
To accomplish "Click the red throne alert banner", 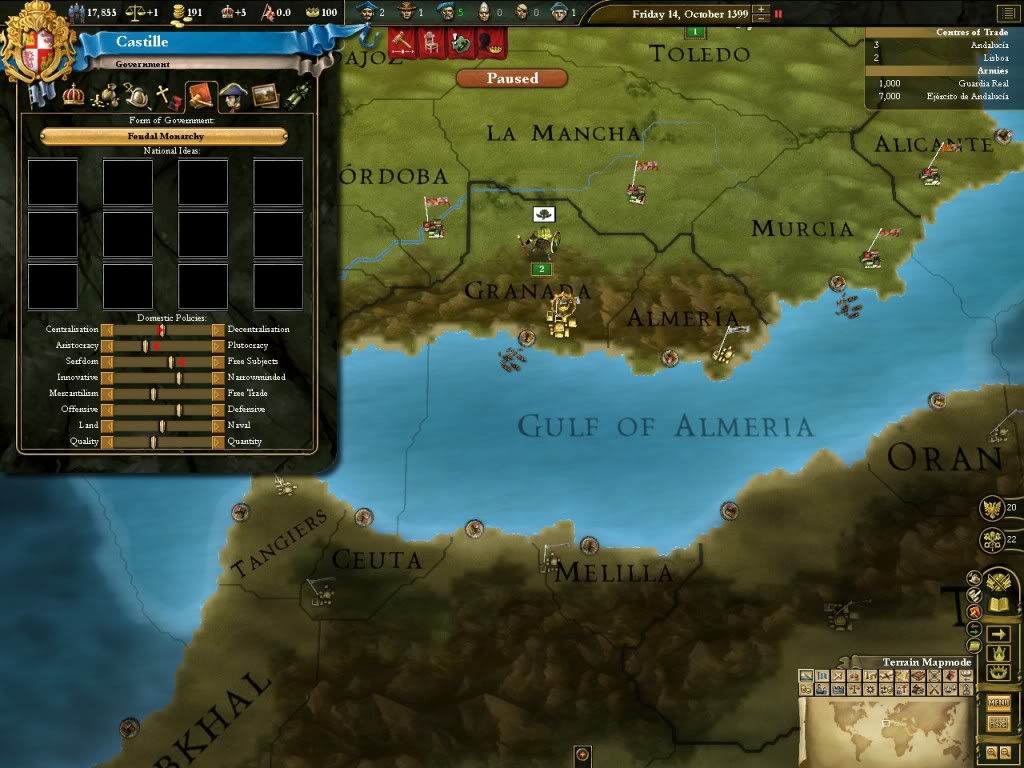I will click(430, 43).
